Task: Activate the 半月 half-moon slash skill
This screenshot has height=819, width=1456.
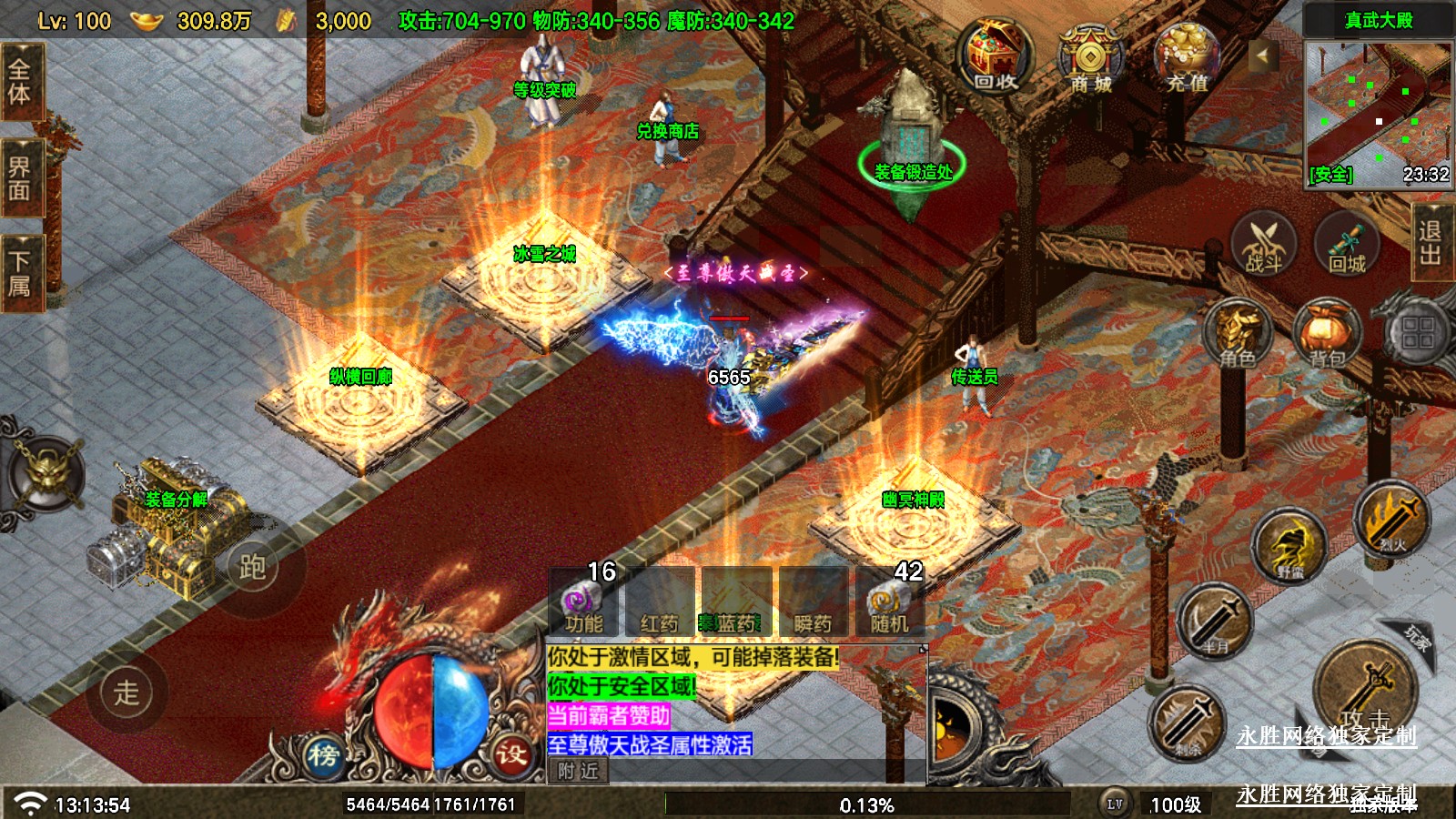Action: (x=1215, y=622)
